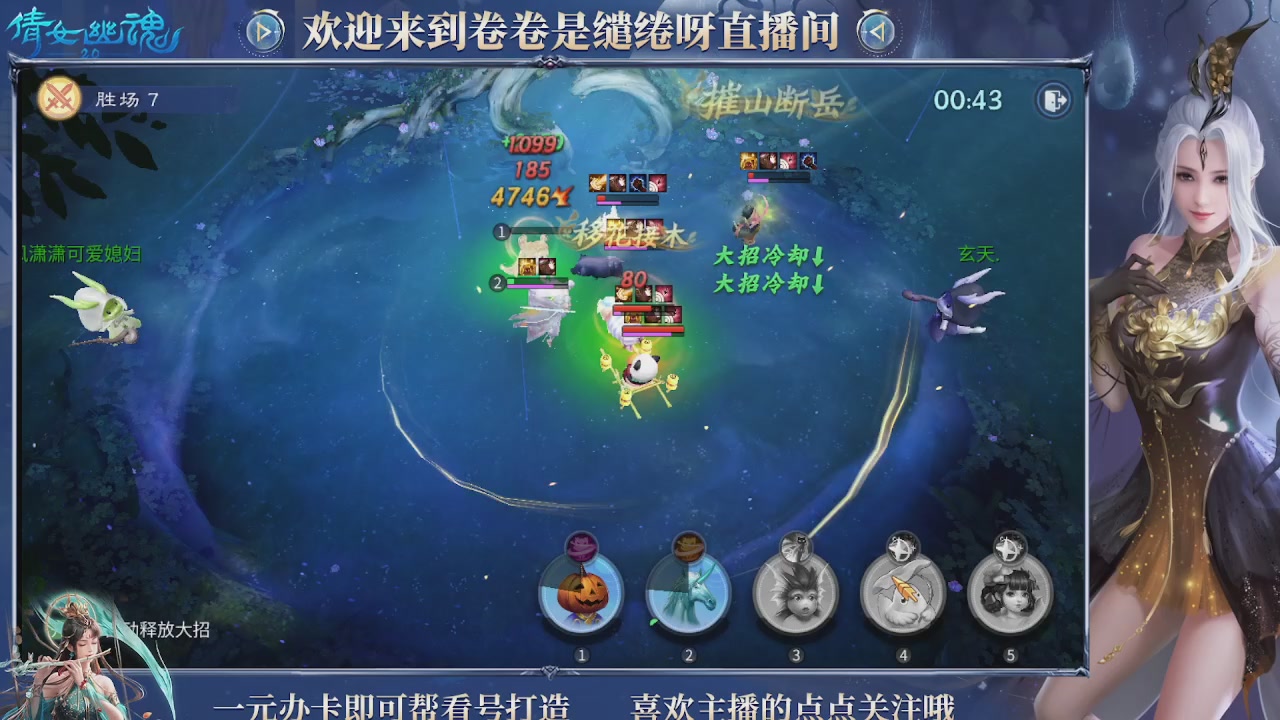Tap the orange hat badge above the unicorn pet

click(688, 548)
